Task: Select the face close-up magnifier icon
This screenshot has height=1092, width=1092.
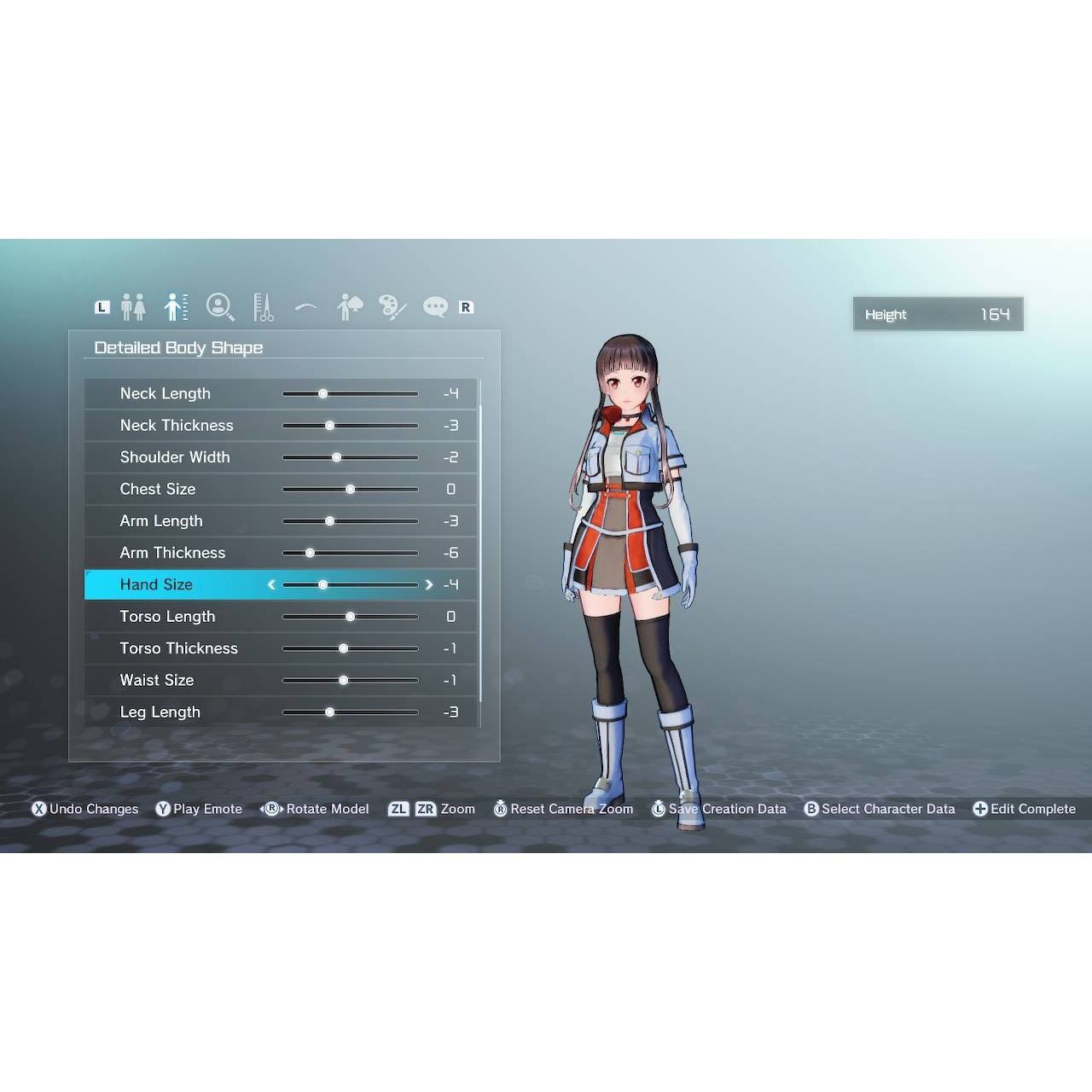Action: [x=220, y=307]
